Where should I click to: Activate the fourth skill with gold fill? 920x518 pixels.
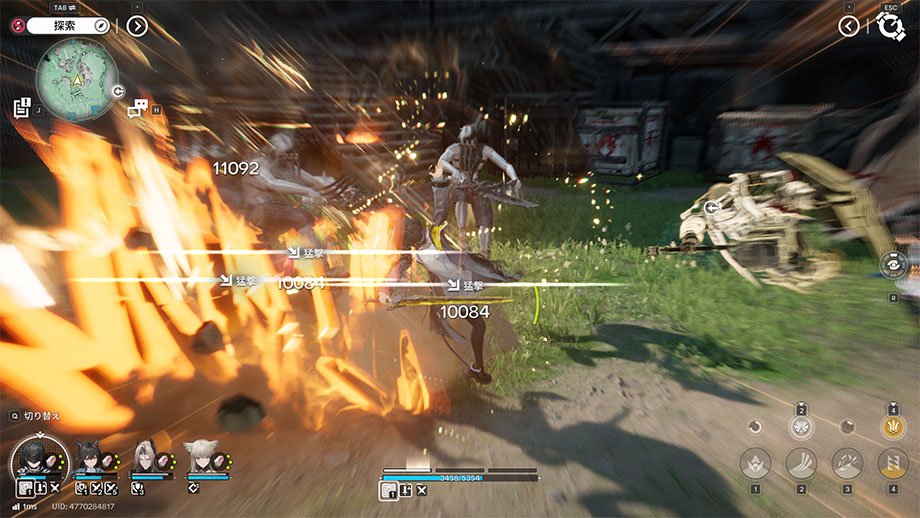893,463
